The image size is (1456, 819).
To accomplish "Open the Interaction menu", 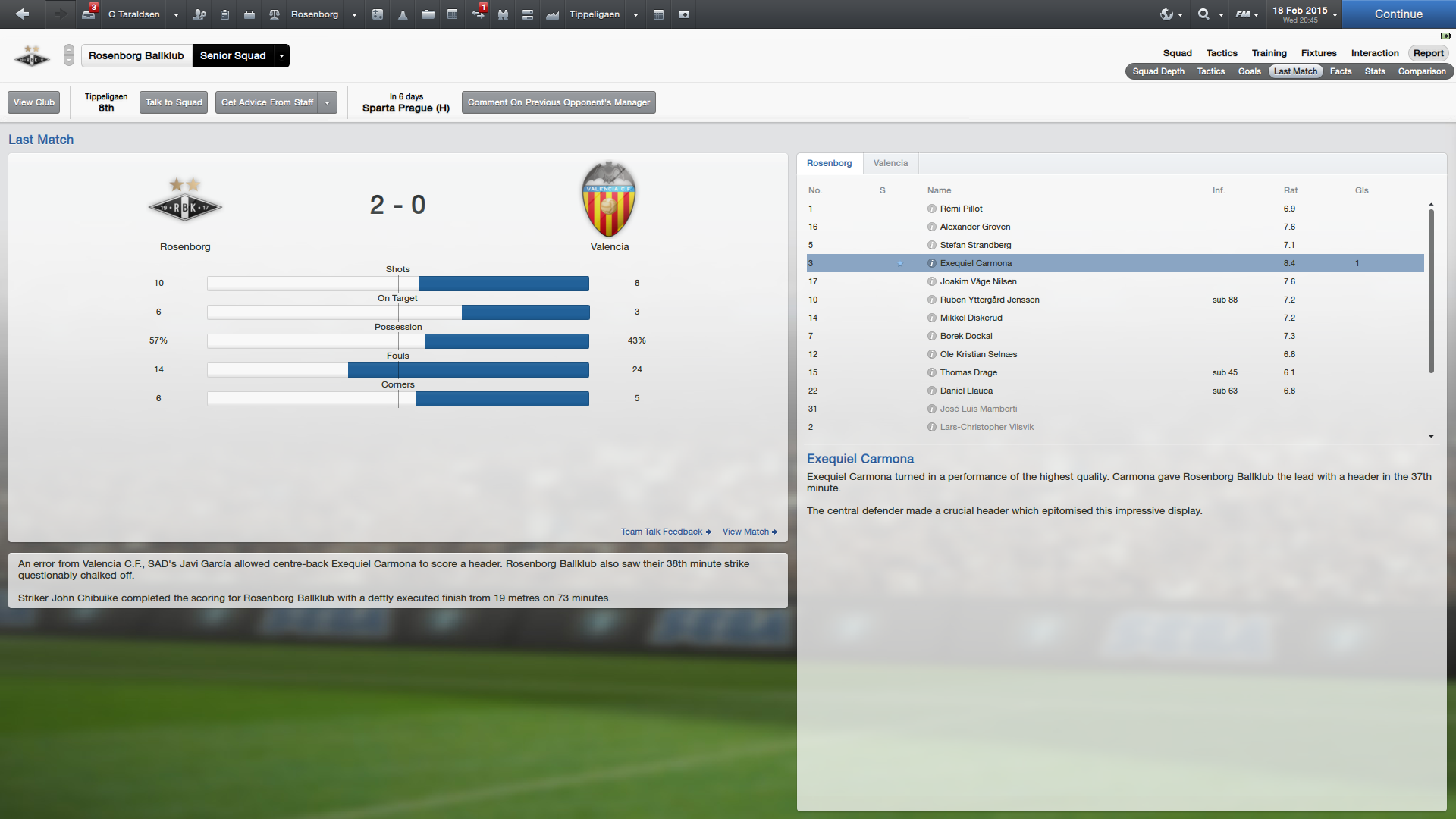I will point(1375,53).
